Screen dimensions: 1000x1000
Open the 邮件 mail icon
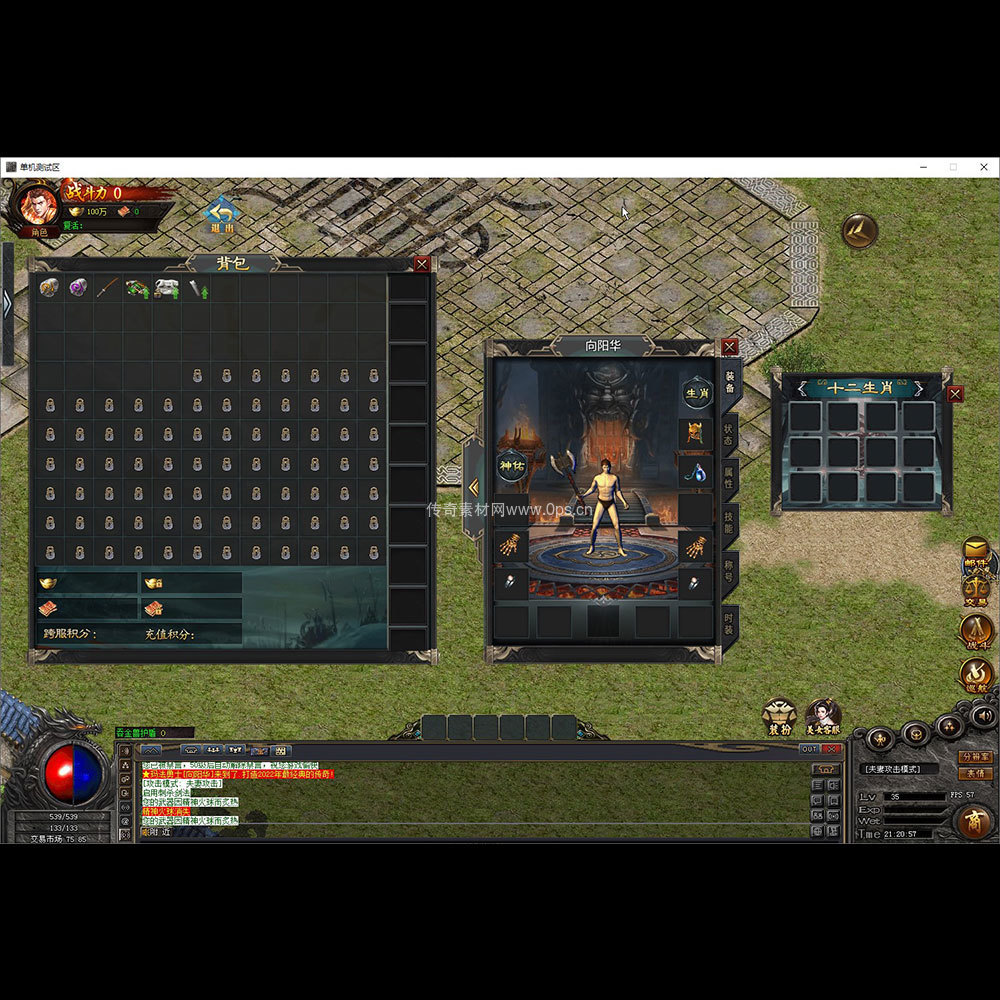pyautogui.click(x=975, y=553)
